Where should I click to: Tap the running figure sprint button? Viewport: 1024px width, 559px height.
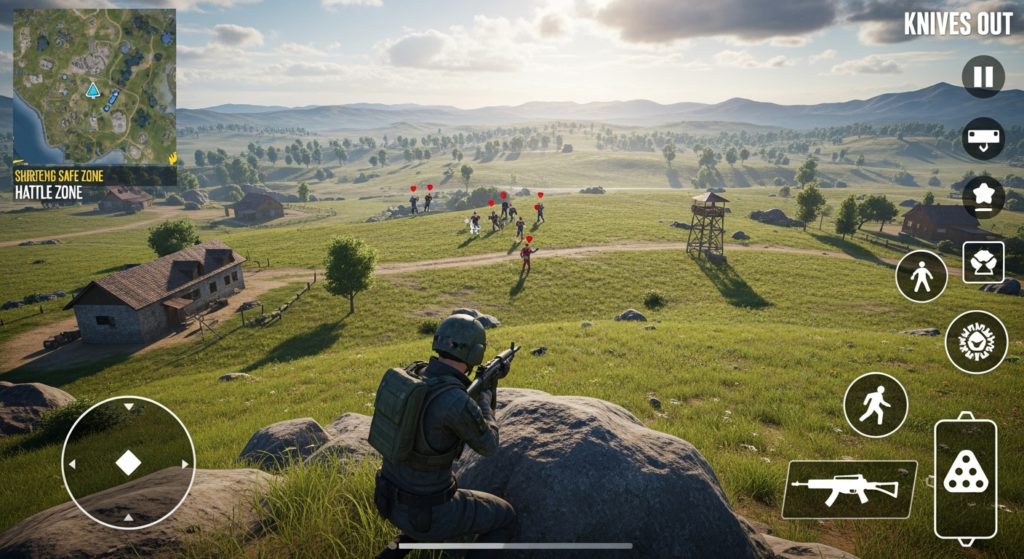pos(875,405)
